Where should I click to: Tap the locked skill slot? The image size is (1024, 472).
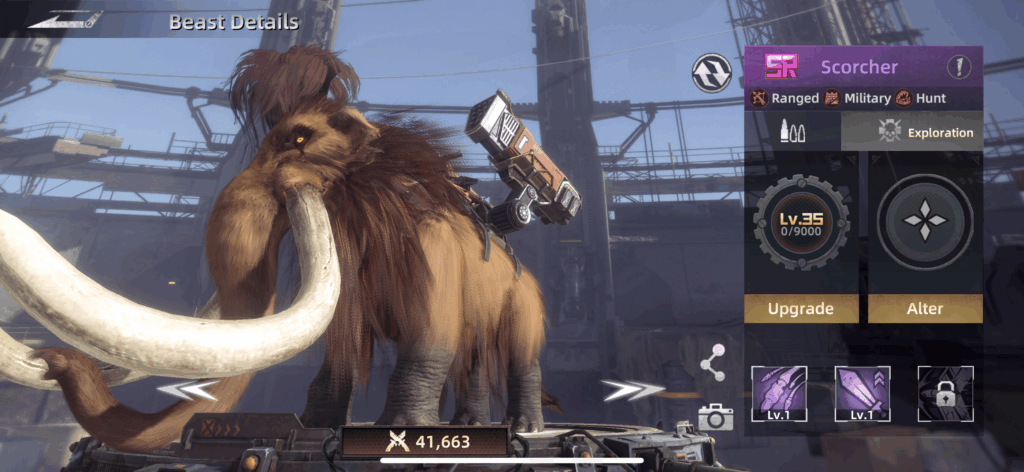point(945,394)
